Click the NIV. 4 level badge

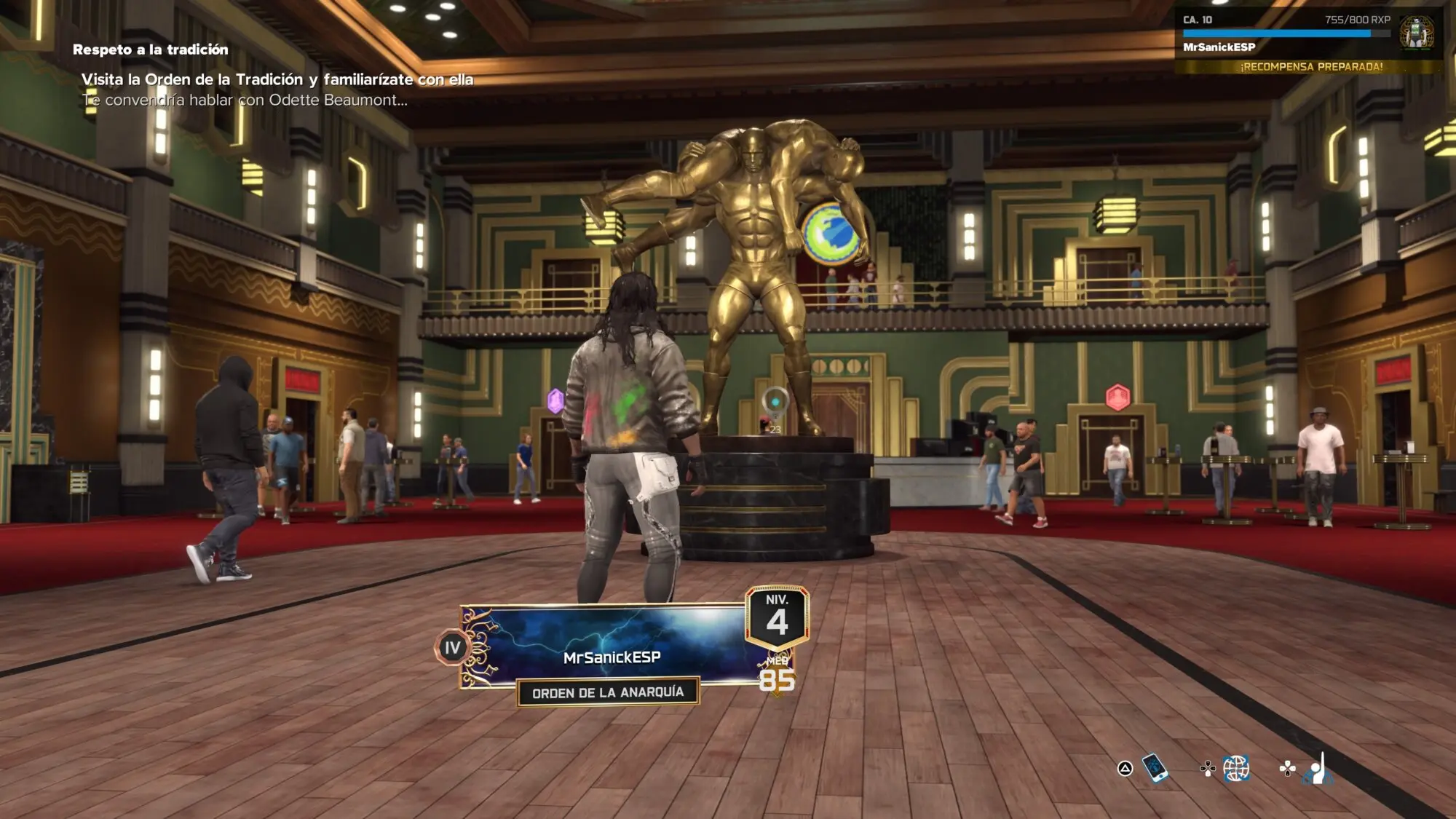[x=777, y=617]
